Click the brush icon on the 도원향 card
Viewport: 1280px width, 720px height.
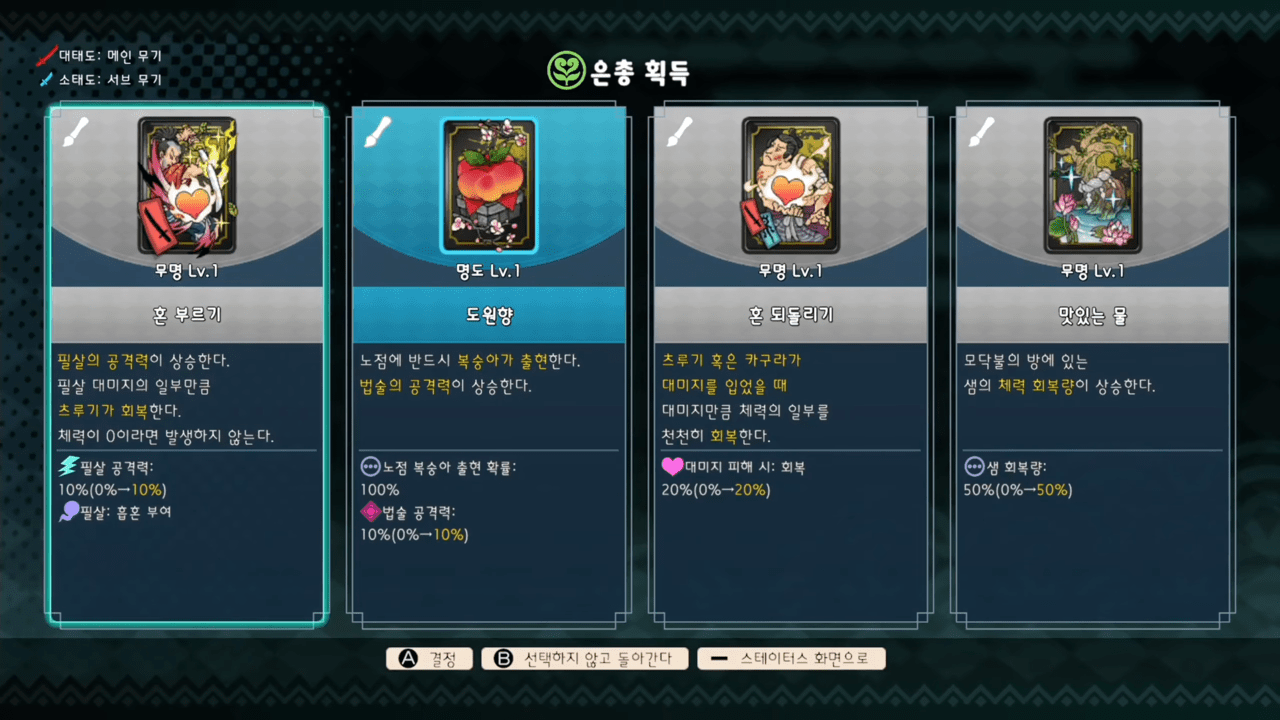(x=378, y=131)
